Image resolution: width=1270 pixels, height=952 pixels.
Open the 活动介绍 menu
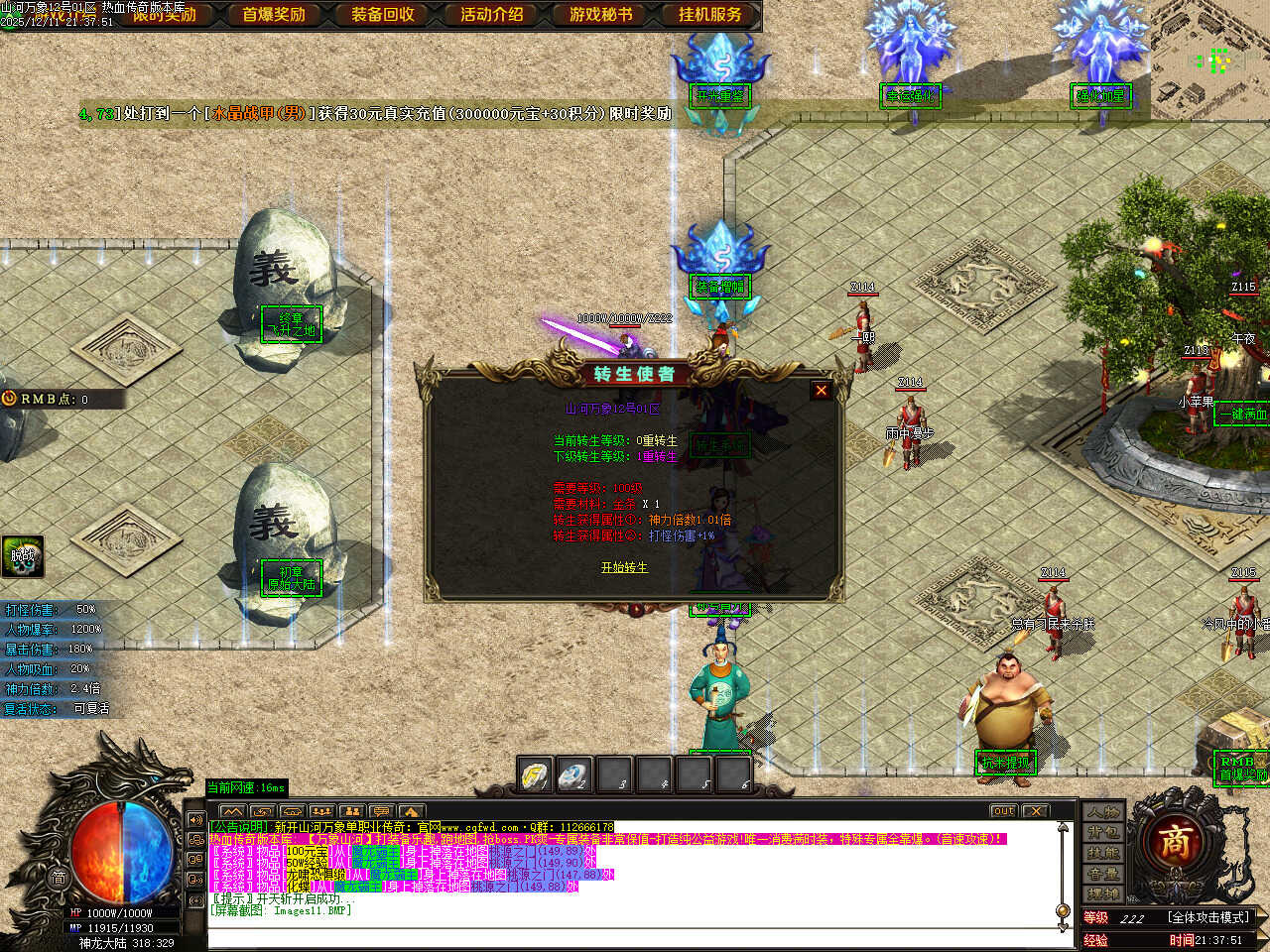[x=492, y=15]
